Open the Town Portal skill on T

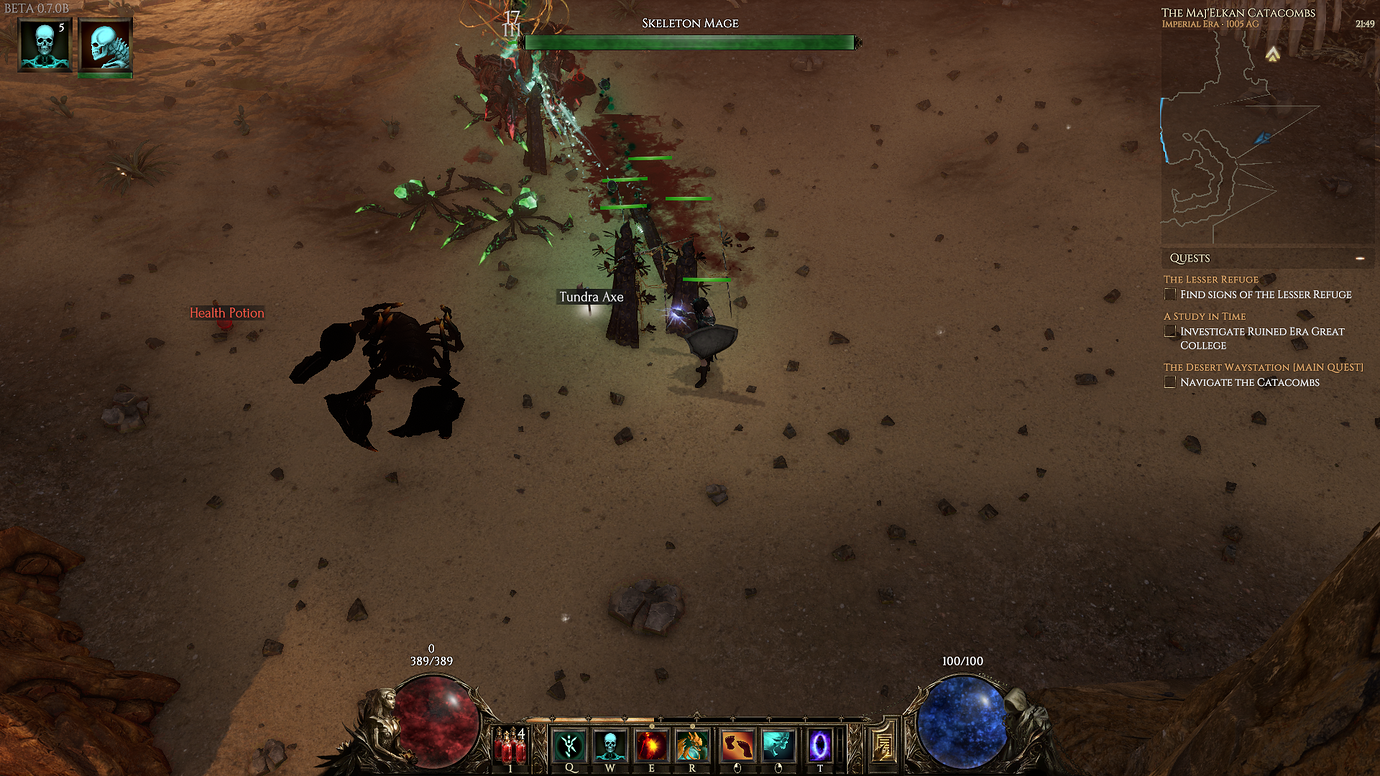pos(818,745)
